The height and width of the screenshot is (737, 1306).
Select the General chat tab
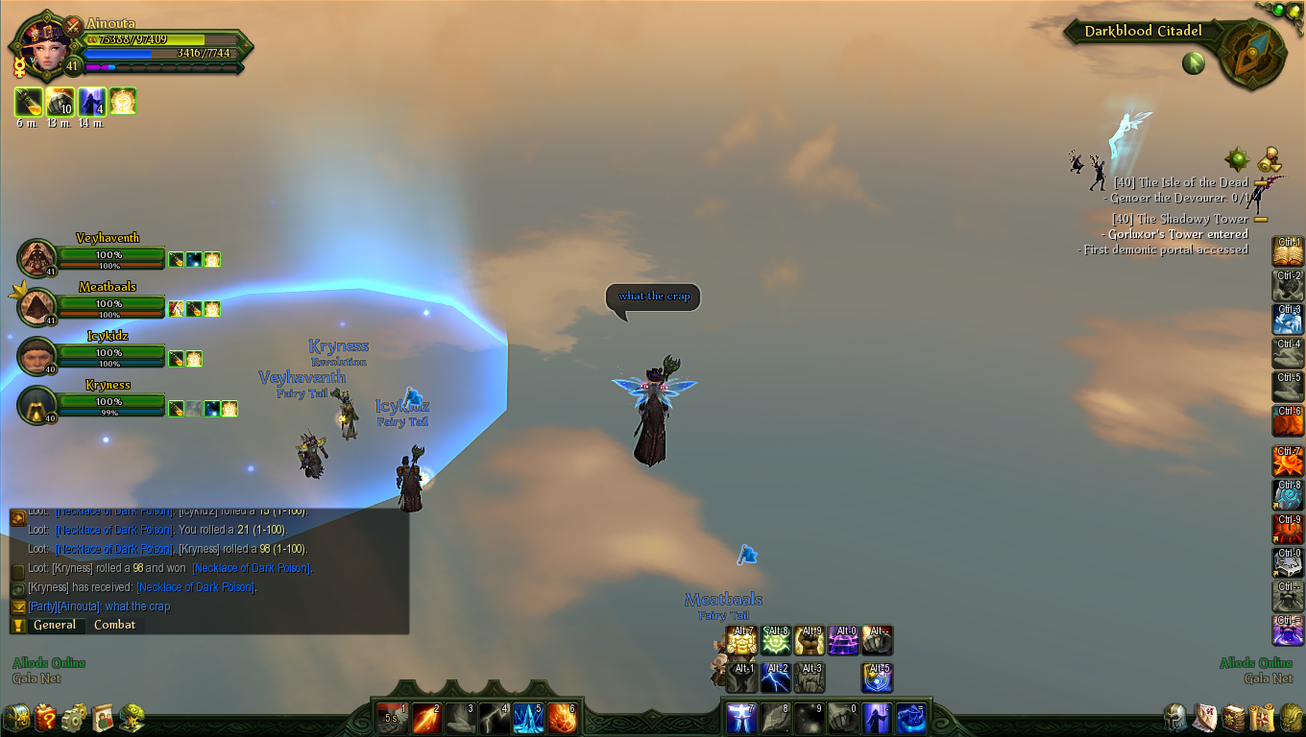pos(54,625)
